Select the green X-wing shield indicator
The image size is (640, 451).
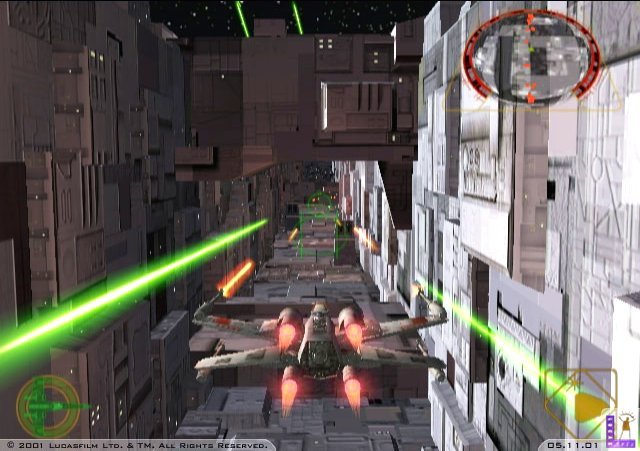tap(46, 404)
